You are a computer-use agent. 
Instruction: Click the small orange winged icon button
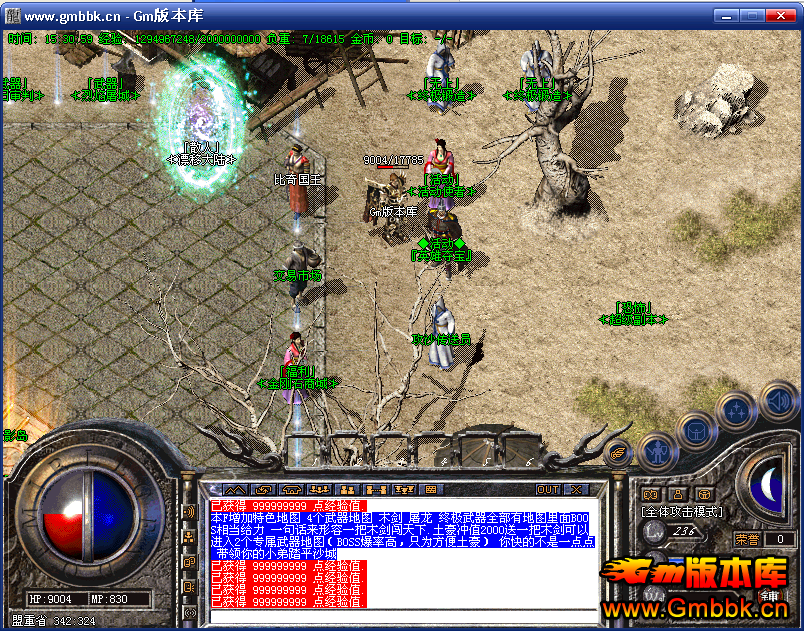tap(619, 453)
